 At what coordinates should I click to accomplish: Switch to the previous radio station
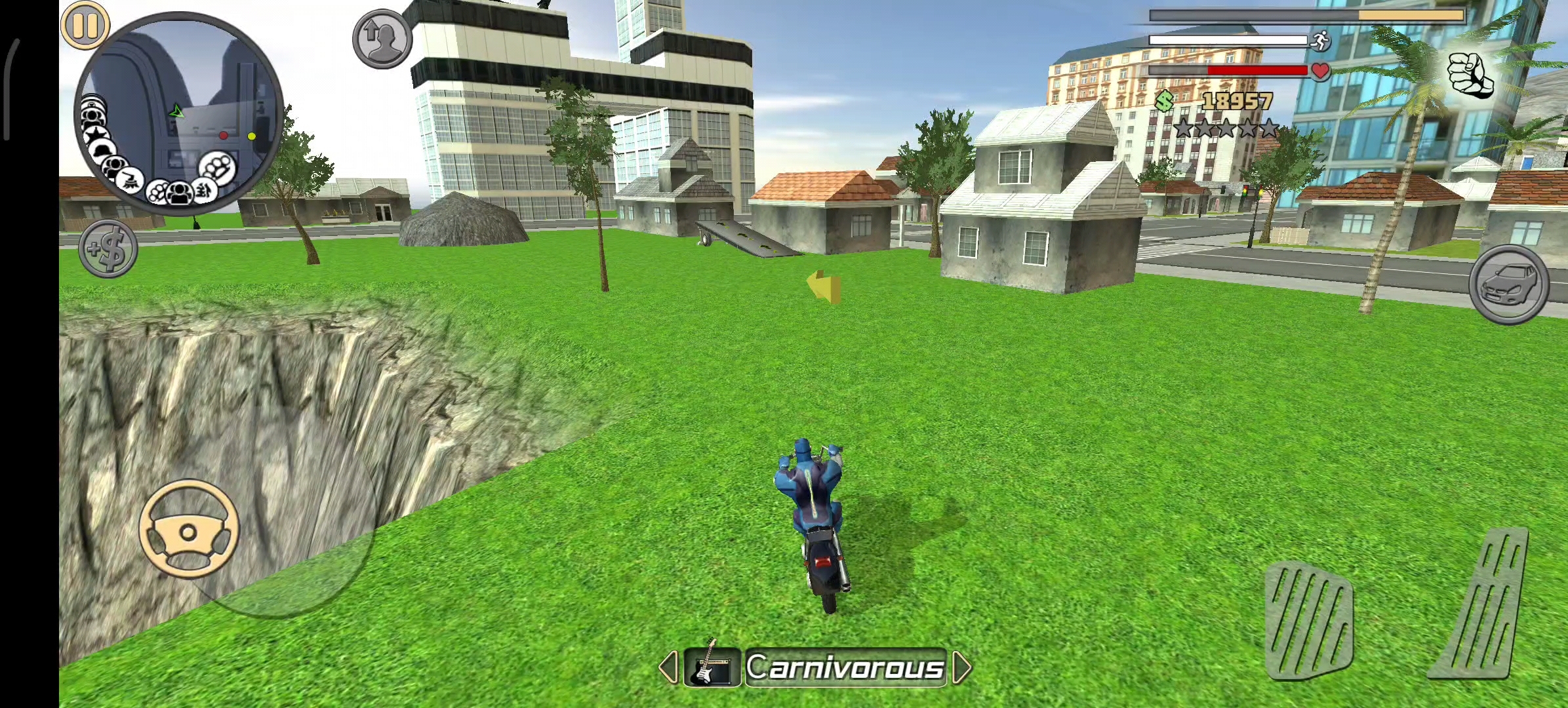click(668, 667)
